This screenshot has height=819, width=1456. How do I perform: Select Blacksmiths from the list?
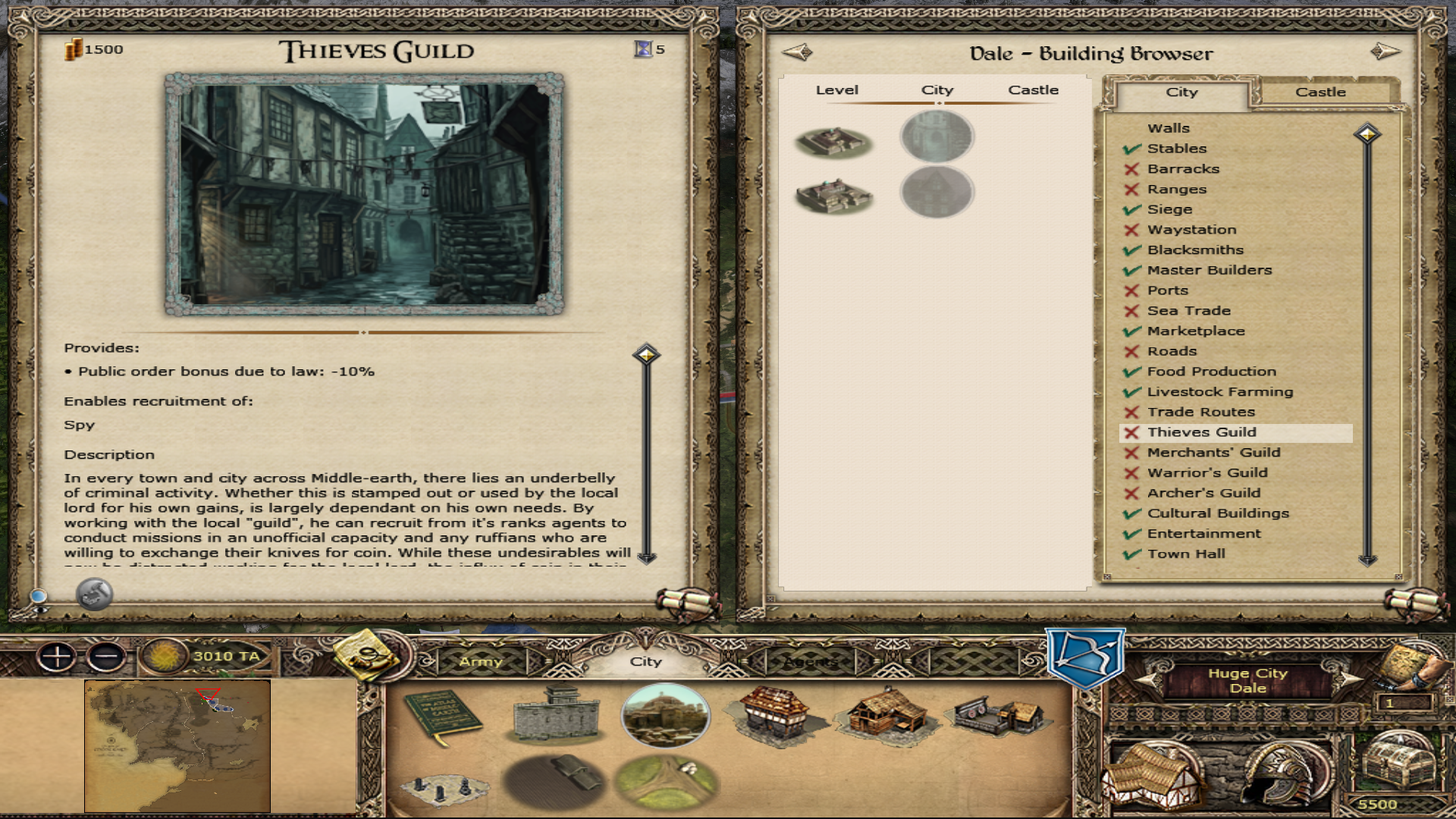pyautogui.click(x=1195, y=250)
